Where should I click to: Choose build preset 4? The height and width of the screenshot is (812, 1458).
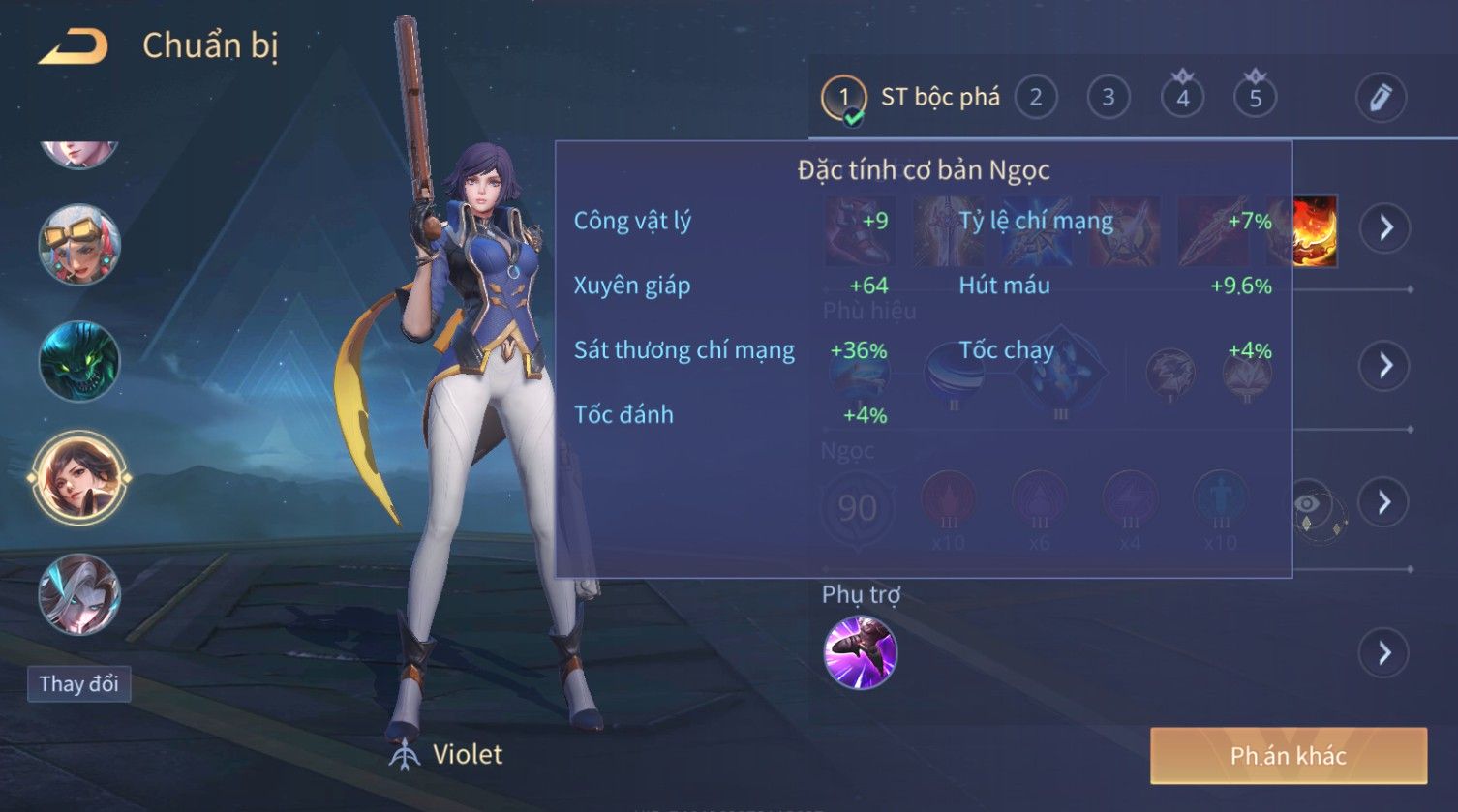[1182, 98]
